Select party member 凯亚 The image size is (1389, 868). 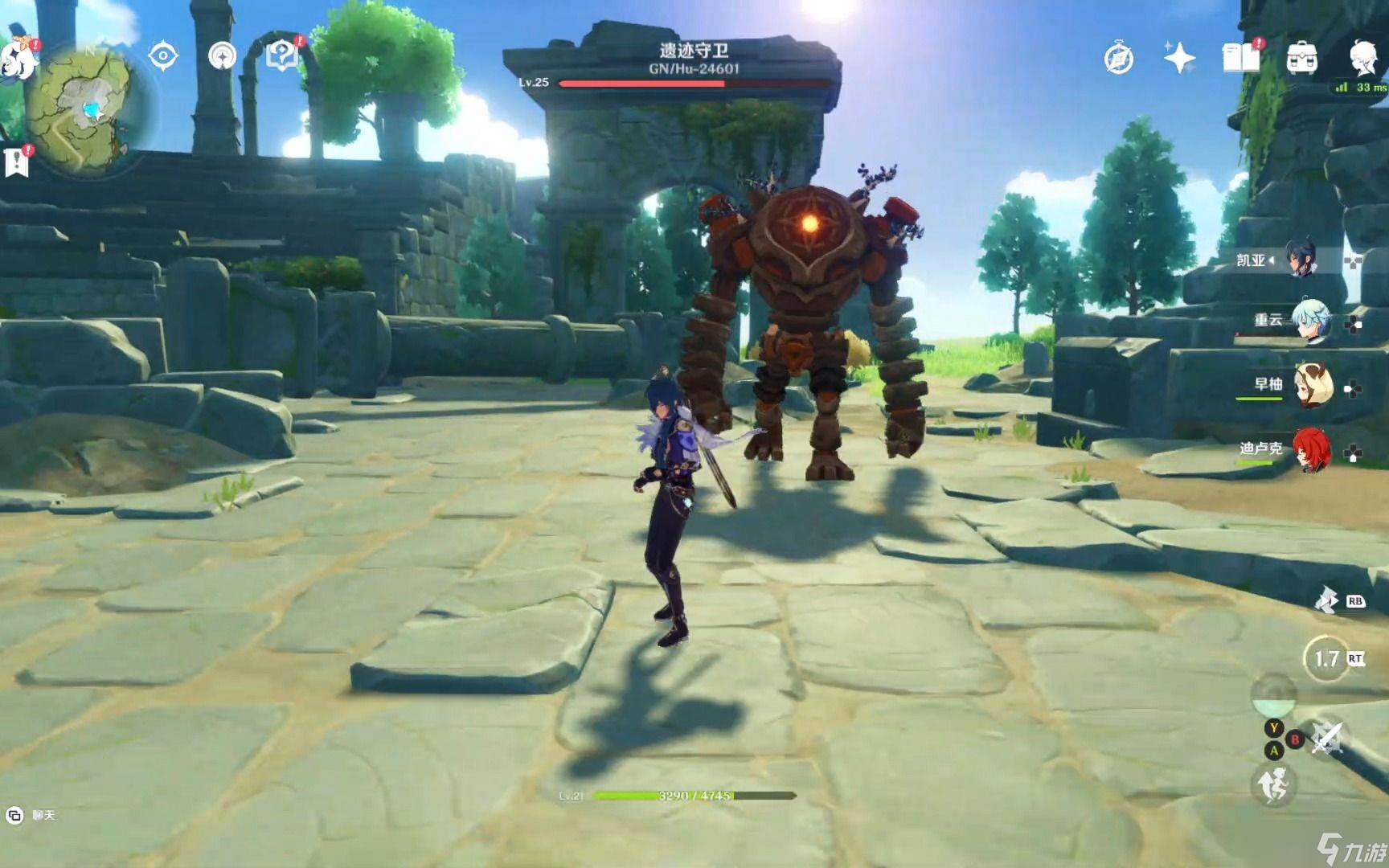[x=1302, y=259]
